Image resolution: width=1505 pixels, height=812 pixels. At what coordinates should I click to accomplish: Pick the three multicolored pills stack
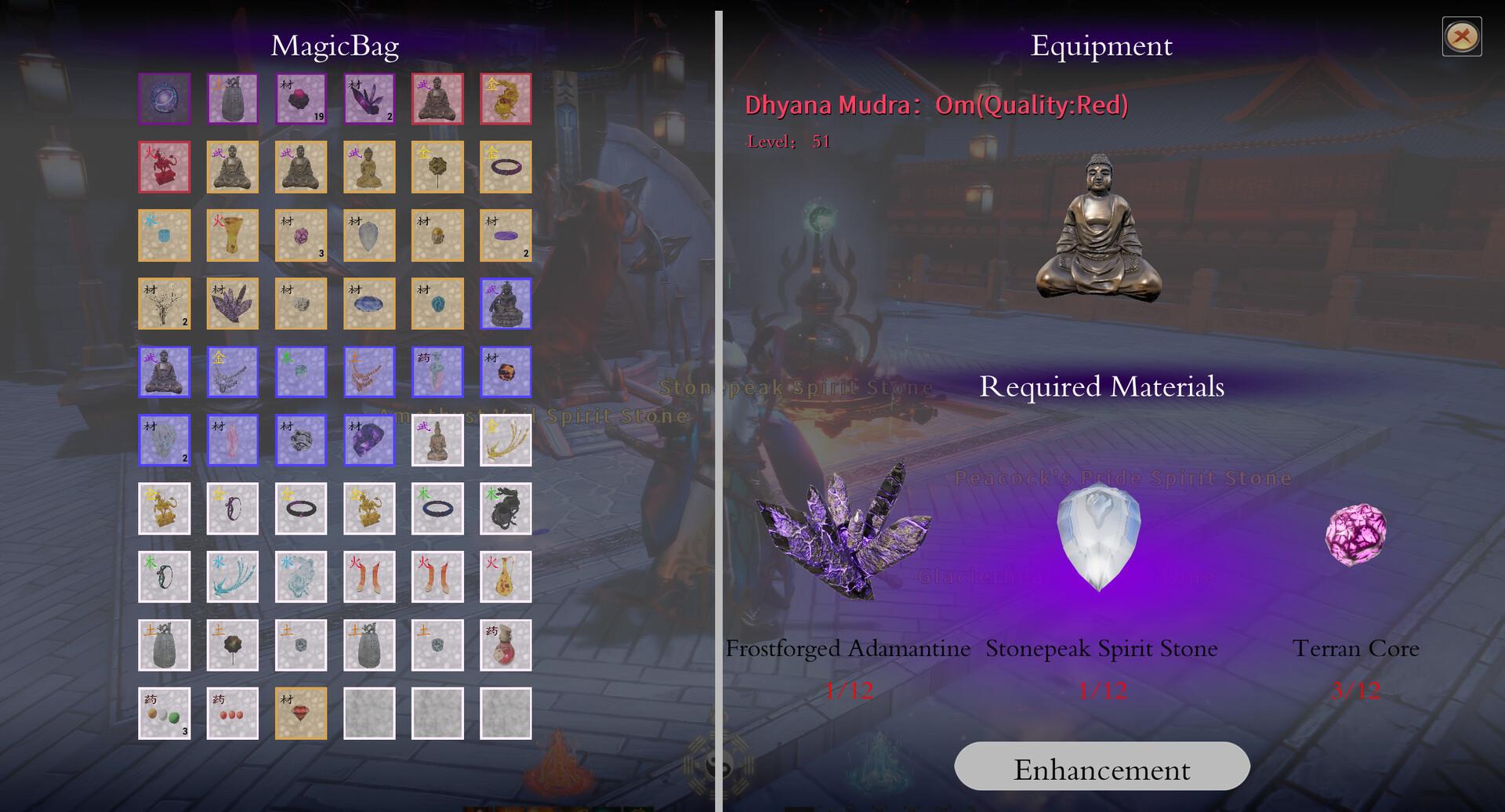coord(165,713)
